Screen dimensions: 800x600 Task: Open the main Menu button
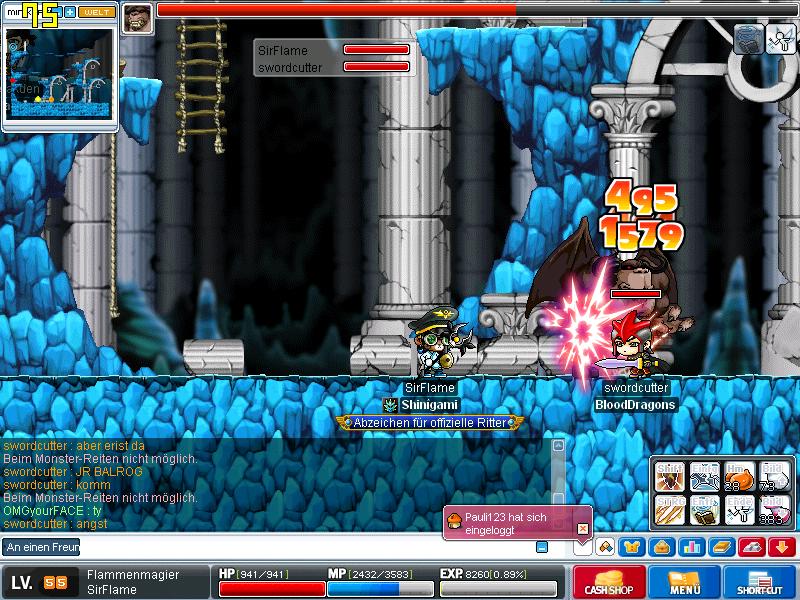[x=684, y=582]
